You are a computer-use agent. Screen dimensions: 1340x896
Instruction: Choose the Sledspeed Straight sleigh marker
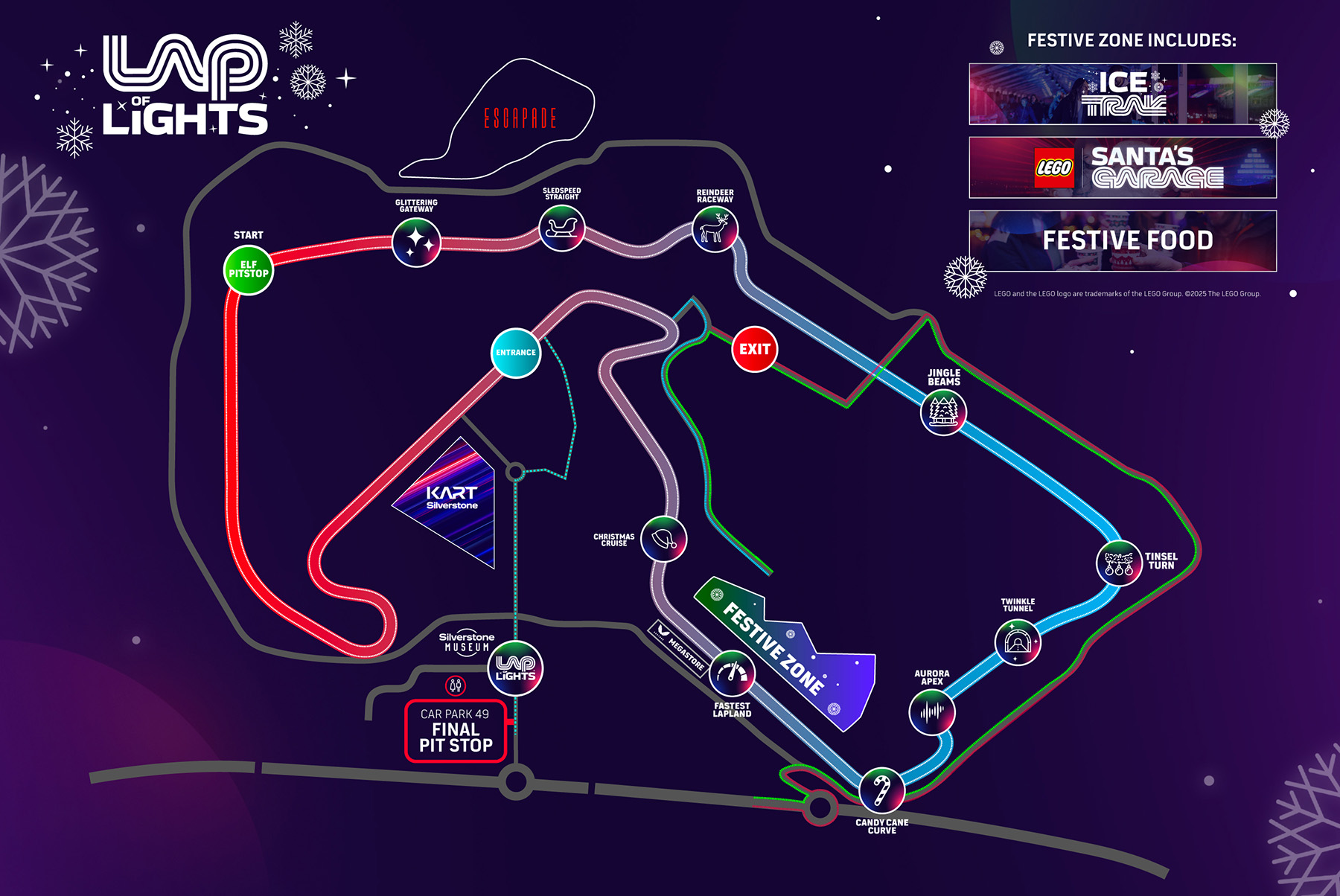coord(561,228)
